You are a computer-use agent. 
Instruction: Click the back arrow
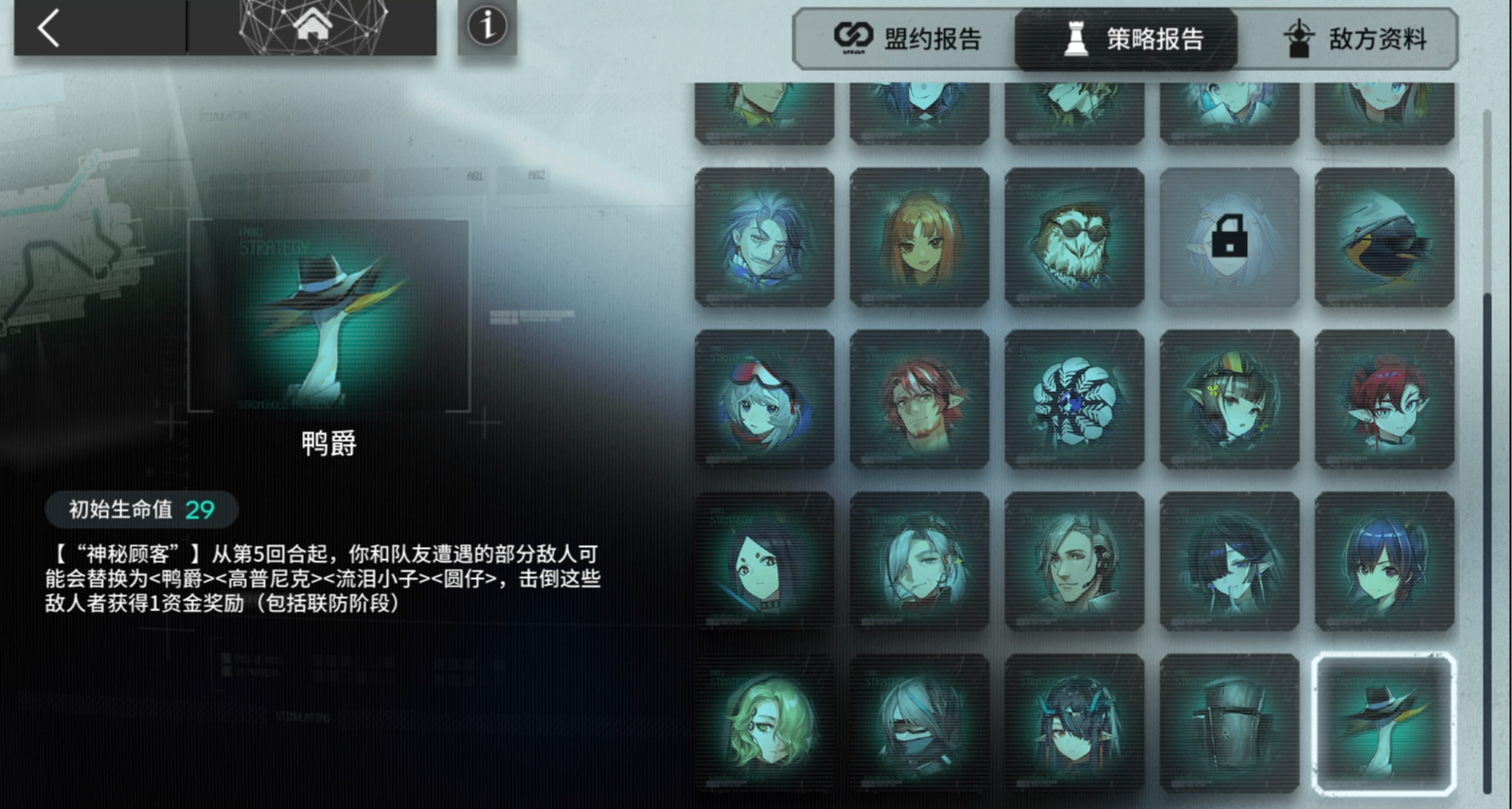point(45,28)
